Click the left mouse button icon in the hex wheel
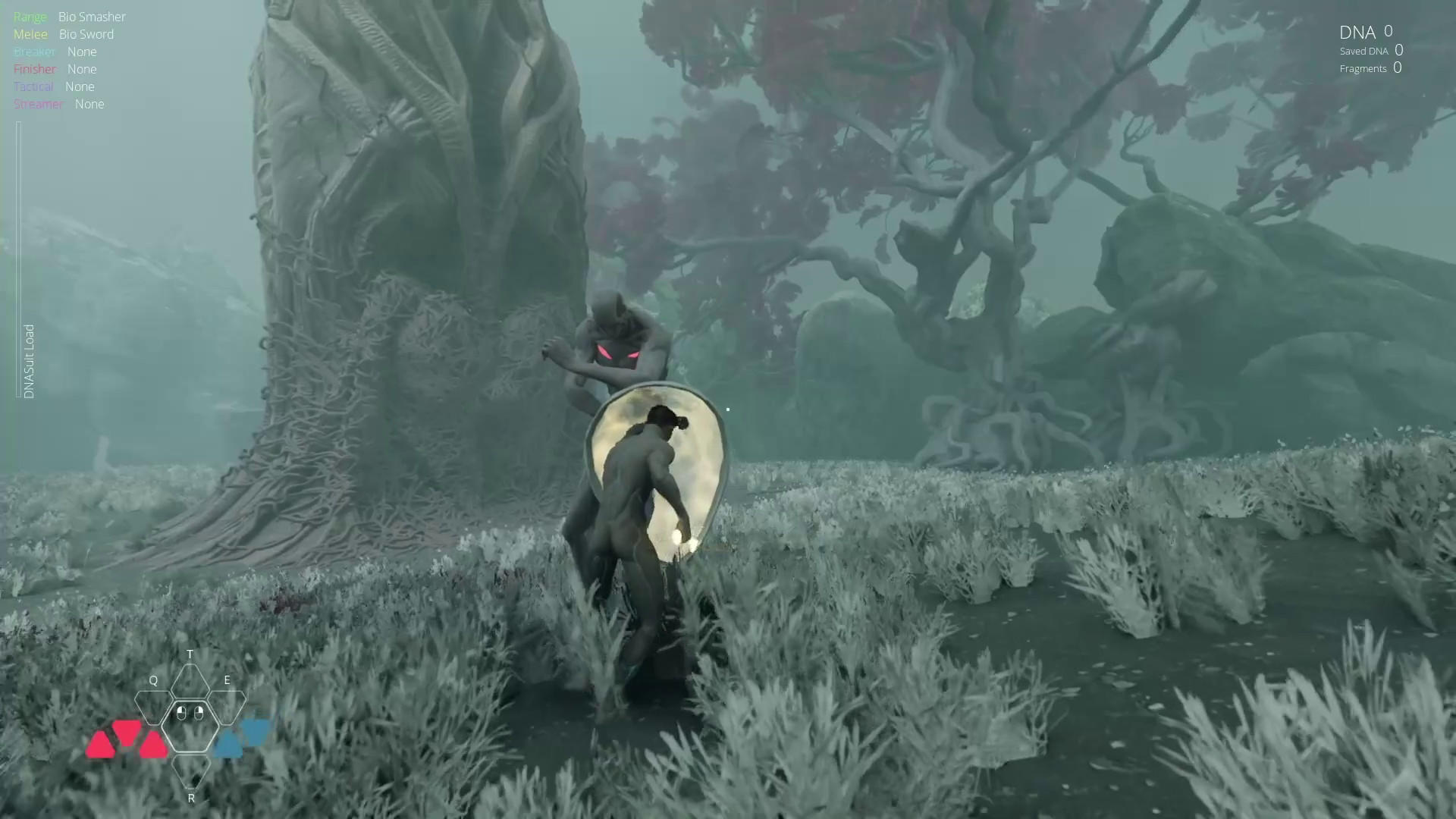This screenshot has height=819, width=1456. coord(181,712)
